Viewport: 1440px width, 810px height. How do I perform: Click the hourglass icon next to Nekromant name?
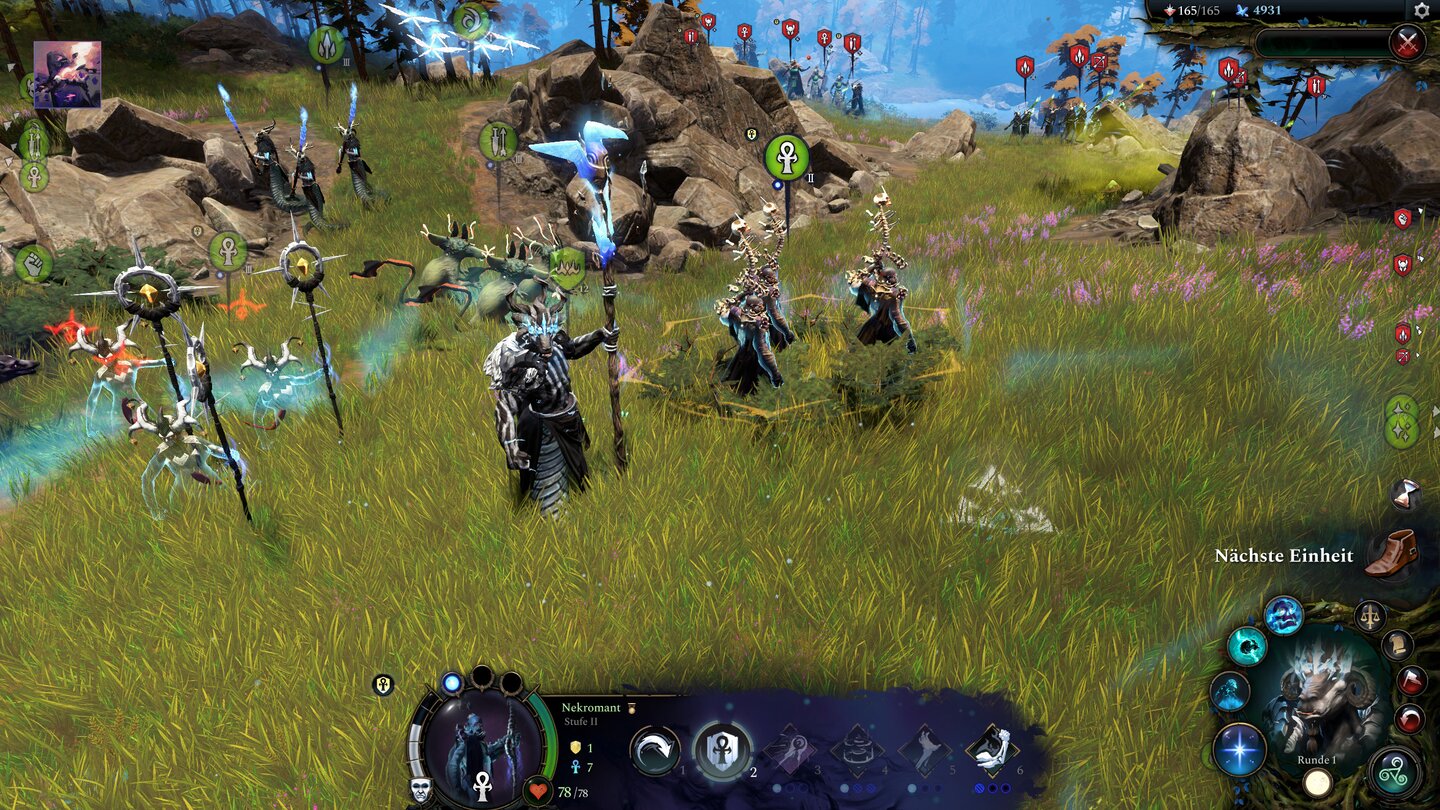tap(631, 708)
